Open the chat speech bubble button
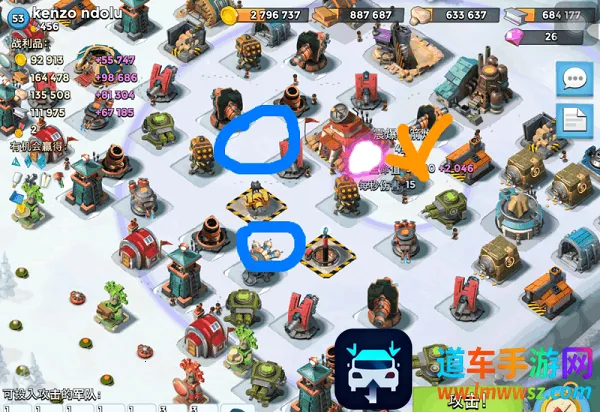The image size is (600, 412). tap(574, 78)
